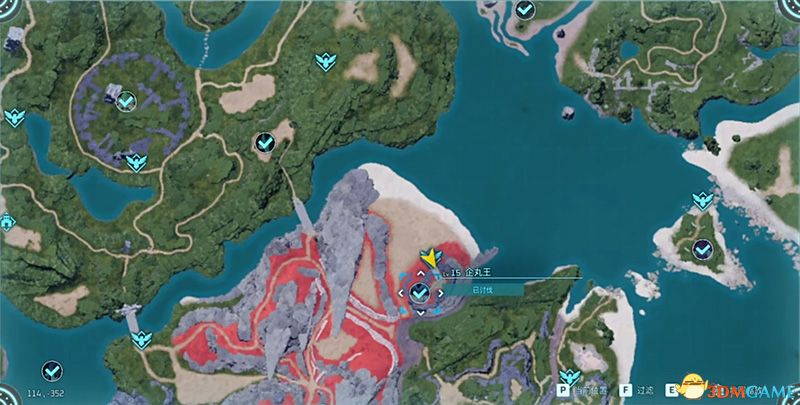
Task: Select the defeated 企丸王 boss marker
Action: [x=420, y=292]
